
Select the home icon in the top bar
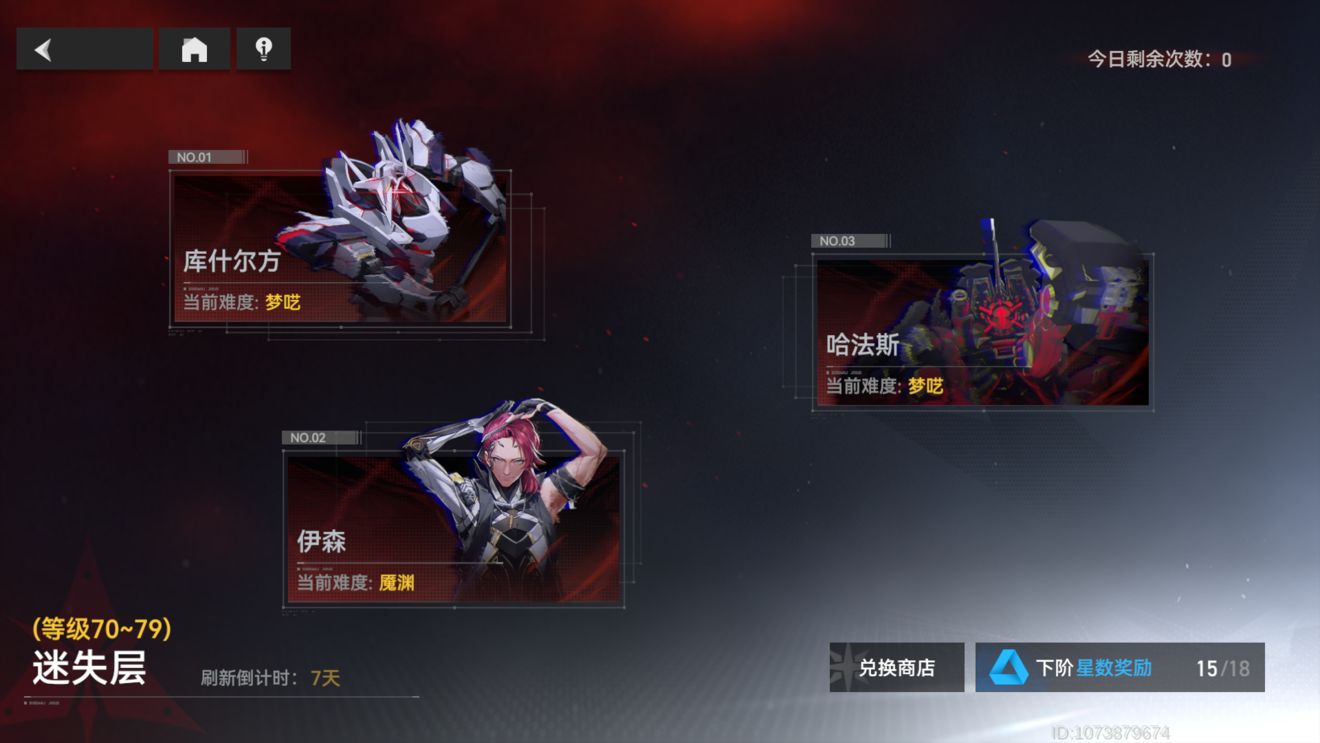pos(194,47)
